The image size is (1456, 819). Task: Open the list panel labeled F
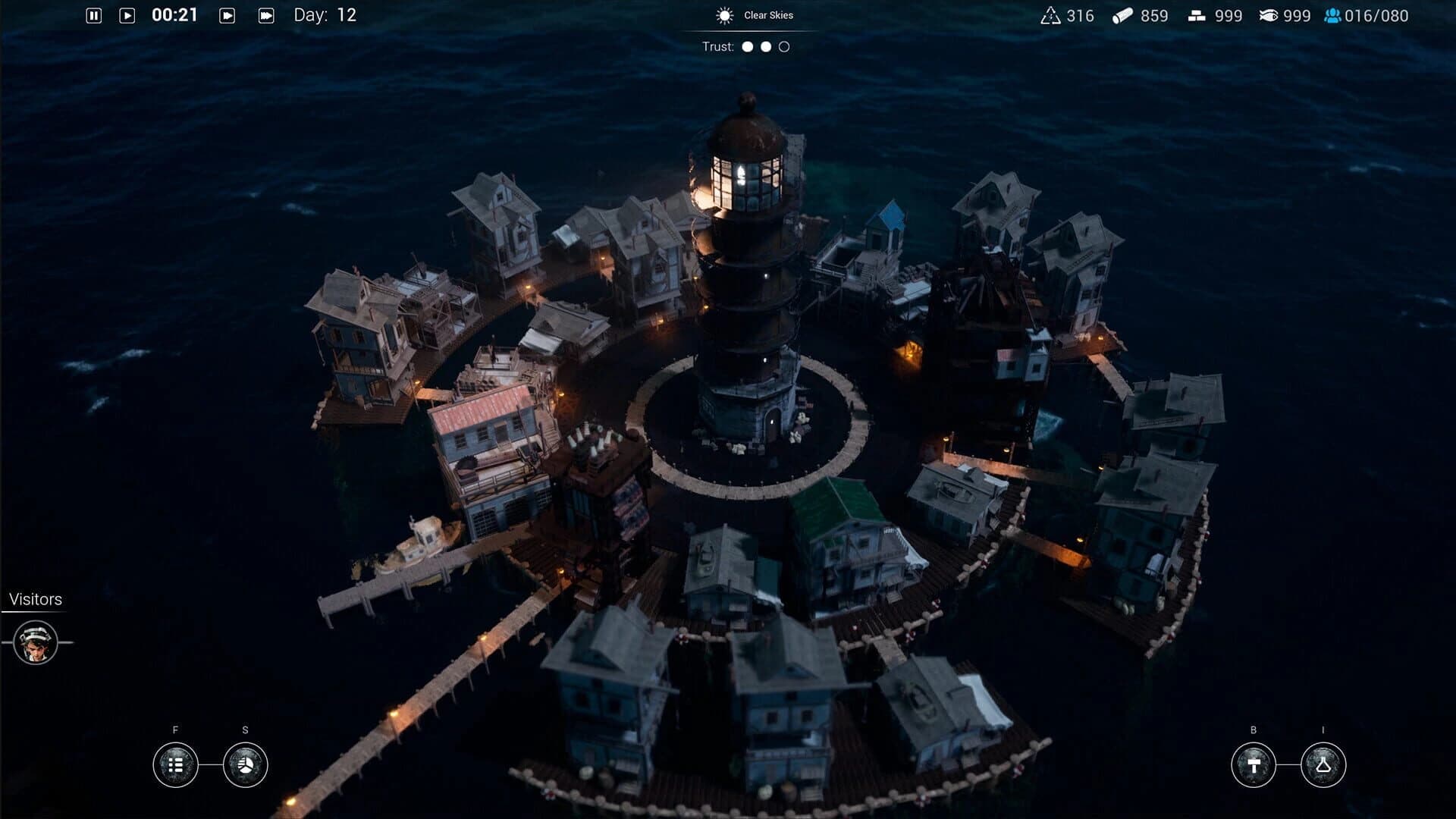click(176, 767)
